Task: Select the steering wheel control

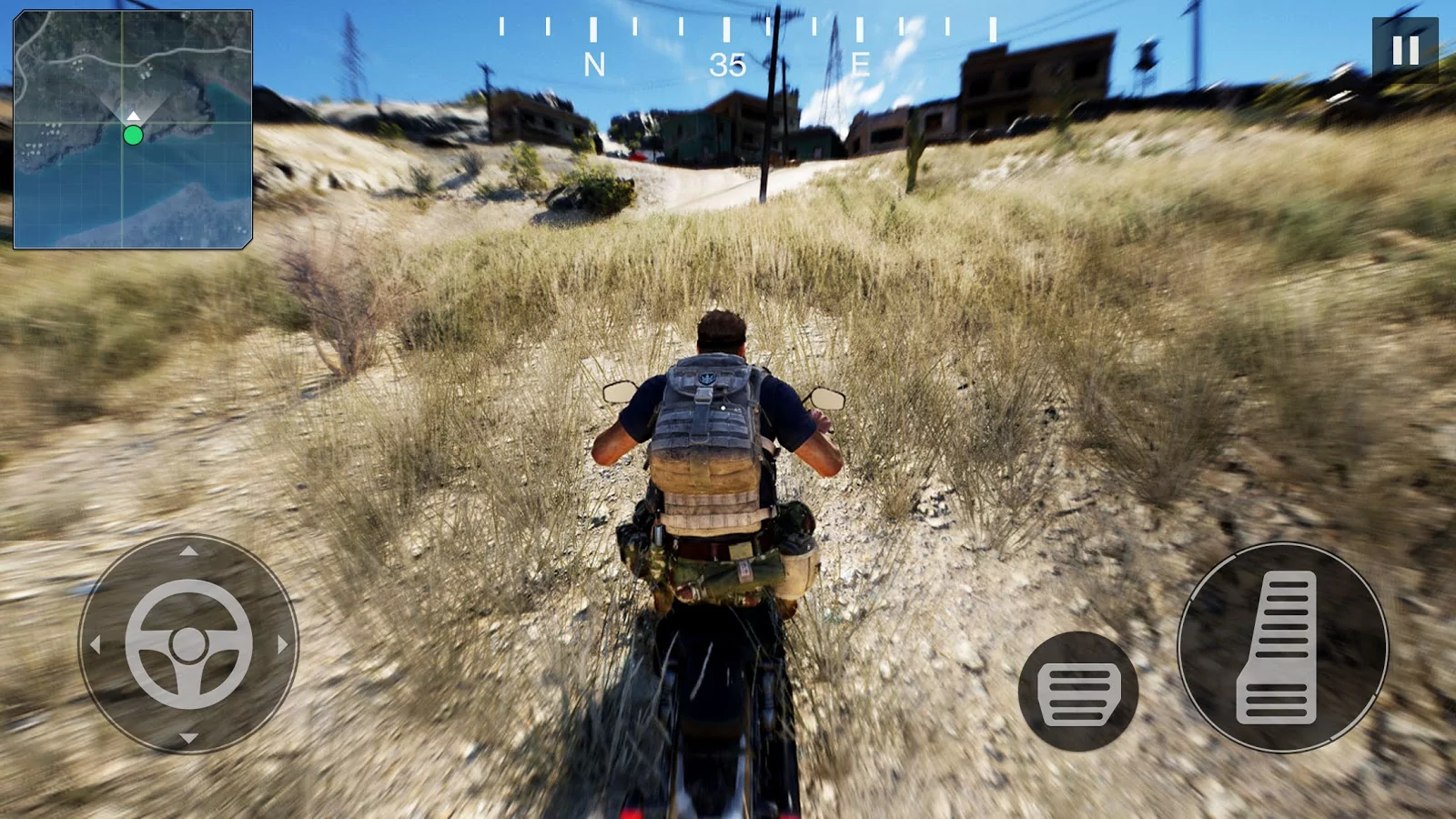Action: (x=187, y=643)
